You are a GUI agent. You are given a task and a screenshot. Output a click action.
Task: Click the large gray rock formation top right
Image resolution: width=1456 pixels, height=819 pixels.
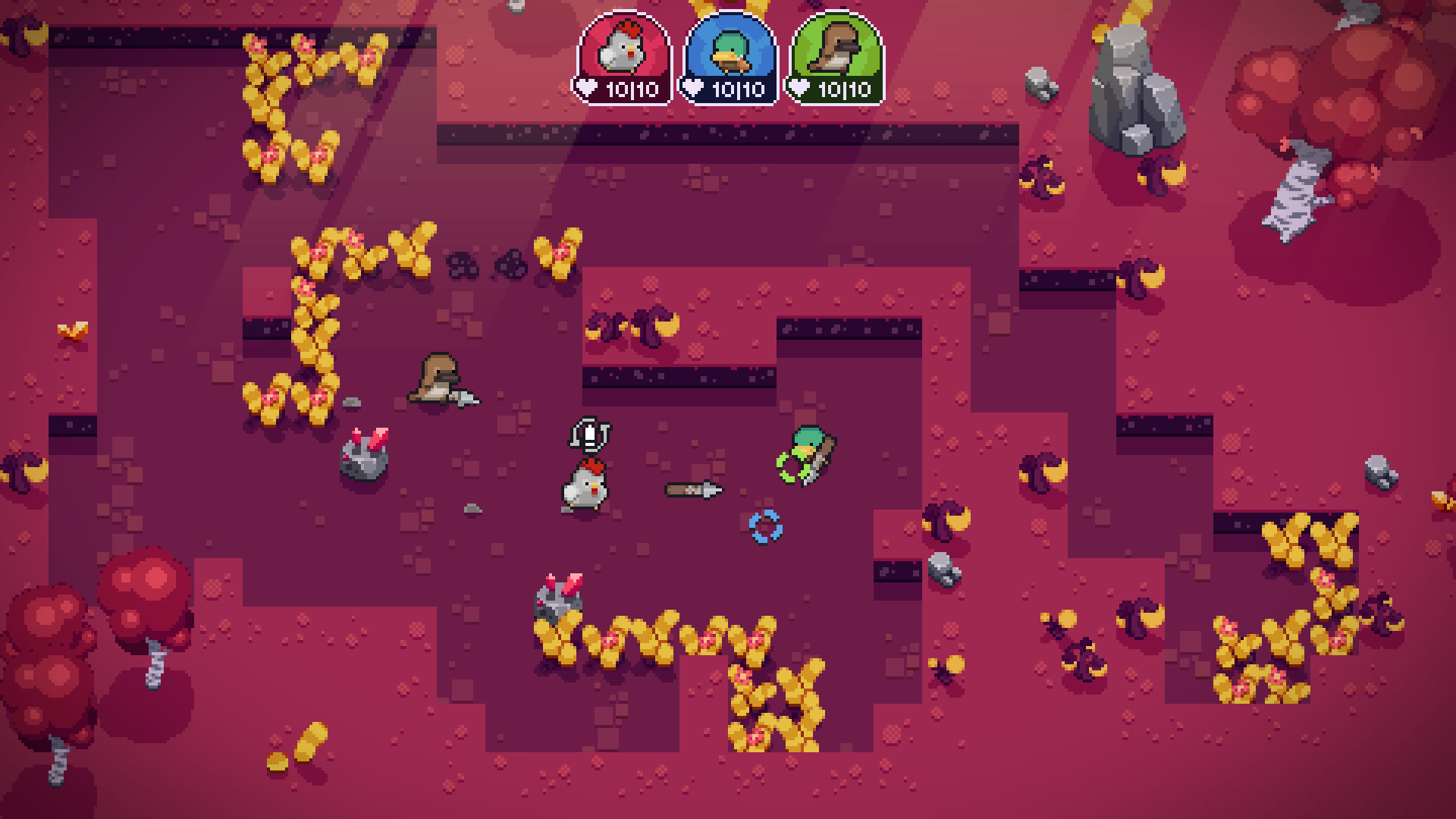1134,83
